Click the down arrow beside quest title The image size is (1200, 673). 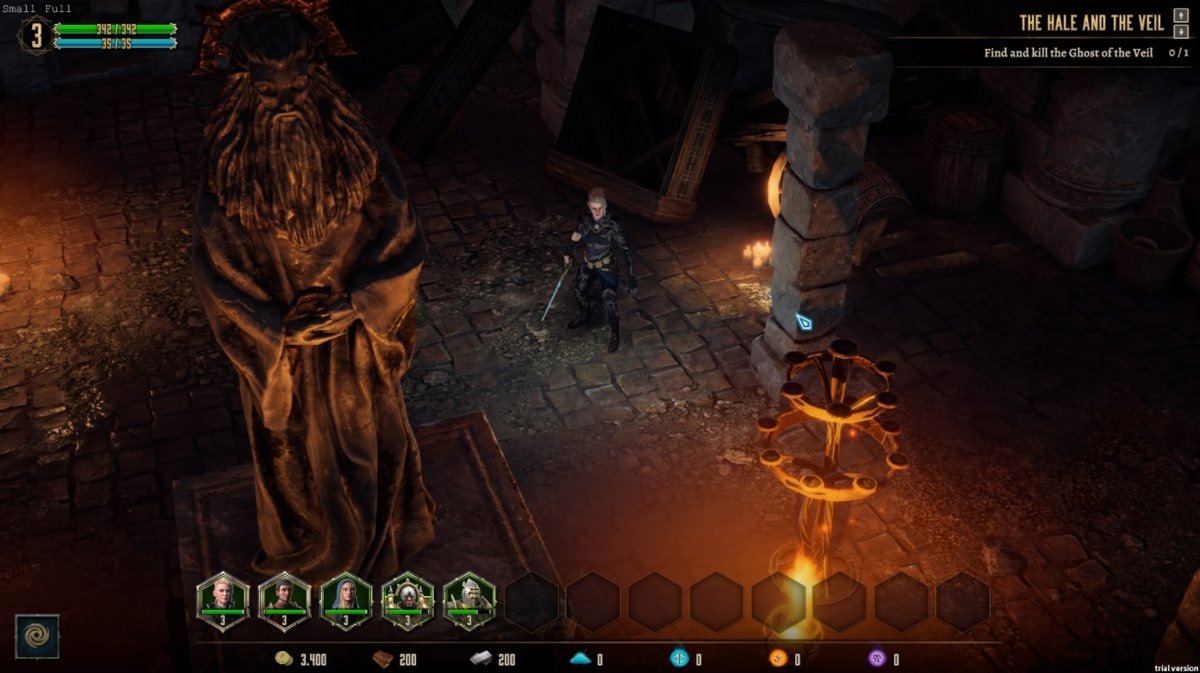click(x=1181, y=31)
